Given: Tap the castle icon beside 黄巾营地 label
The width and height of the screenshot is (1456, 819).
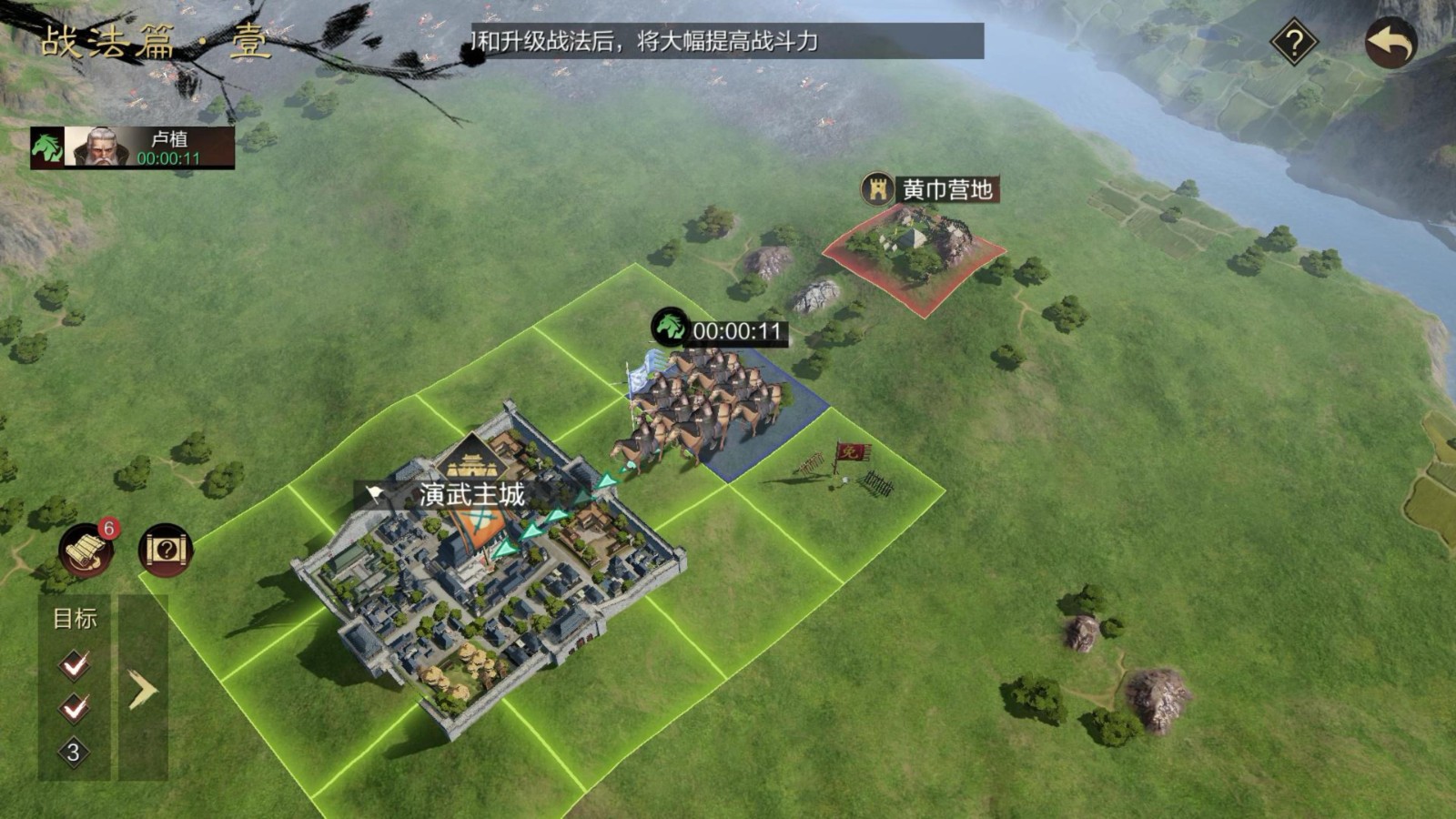Looking at the screenshot, I should [876, 189].
